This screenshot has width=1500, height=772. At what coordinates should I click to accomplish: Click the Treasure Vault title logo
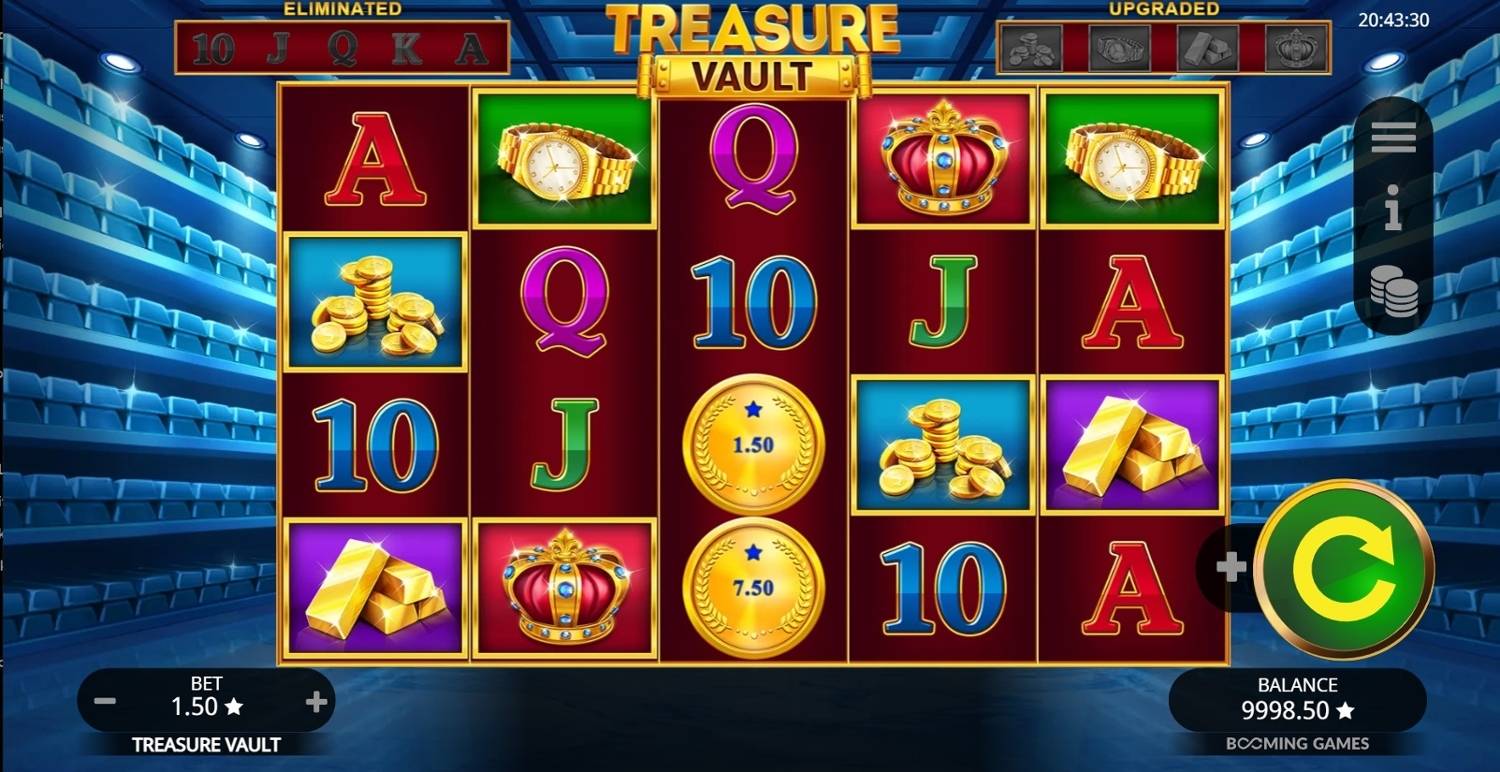[x=750, y=45]
